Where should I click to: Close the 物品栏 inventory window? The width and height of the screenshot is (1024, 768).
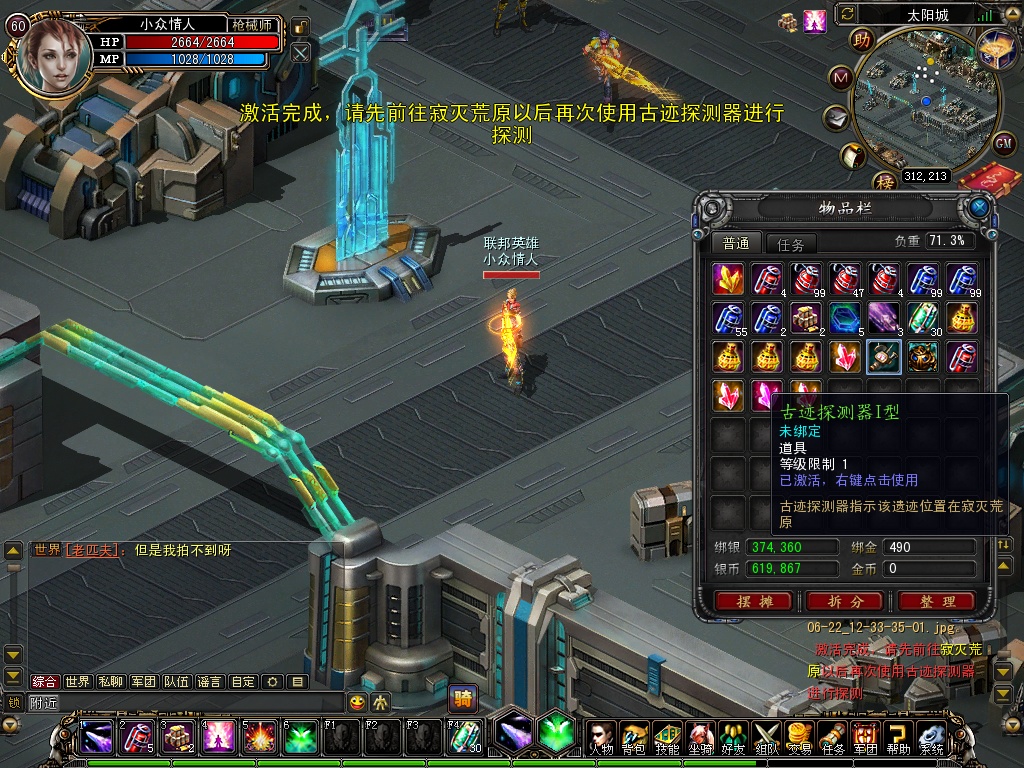point(978,207)
